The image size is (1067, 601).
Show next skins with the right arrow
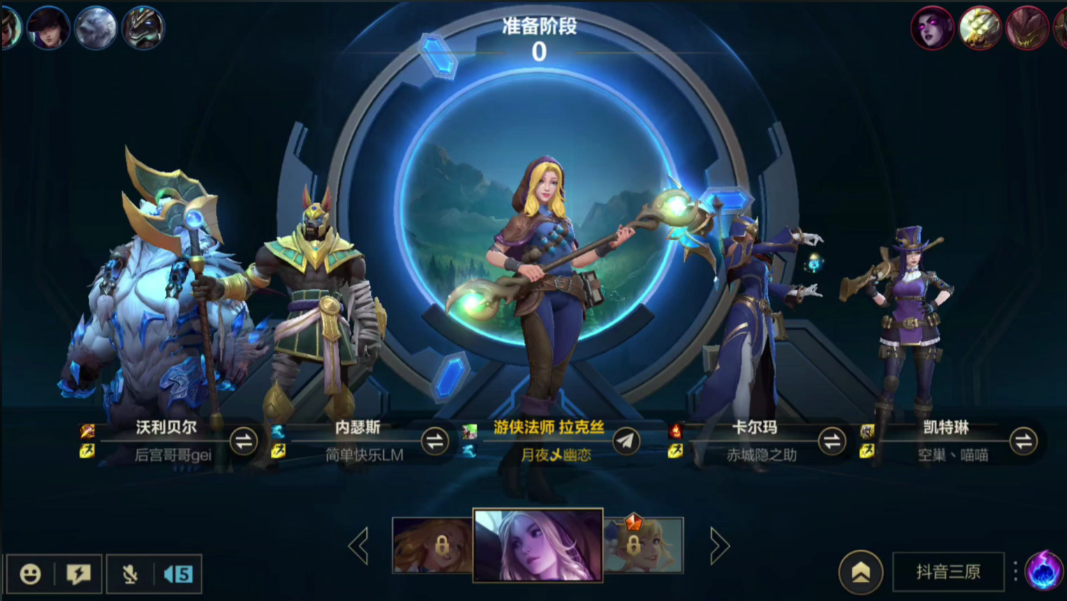click(x=718, y=546)
